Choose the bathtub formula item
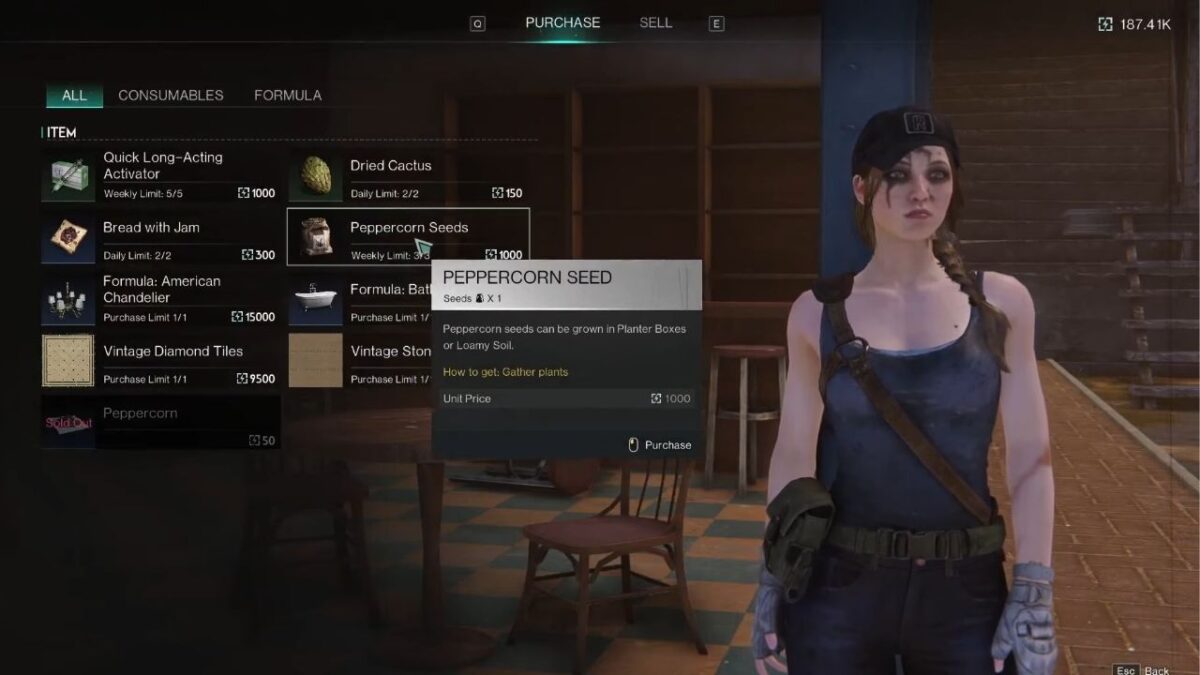 (358, 300)
